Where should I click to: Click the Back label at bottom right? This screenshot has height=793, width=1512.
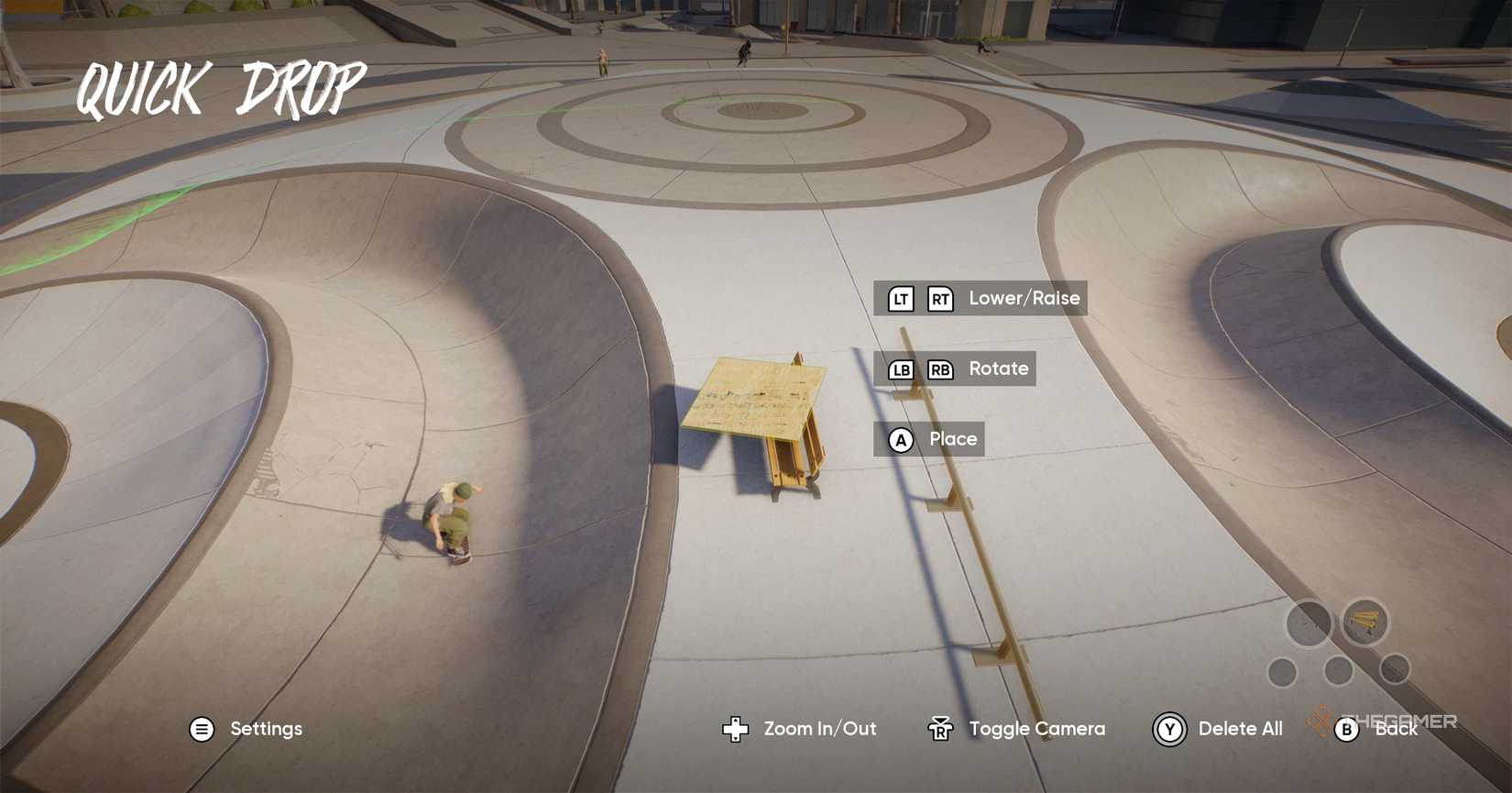tap(1397, 729)
